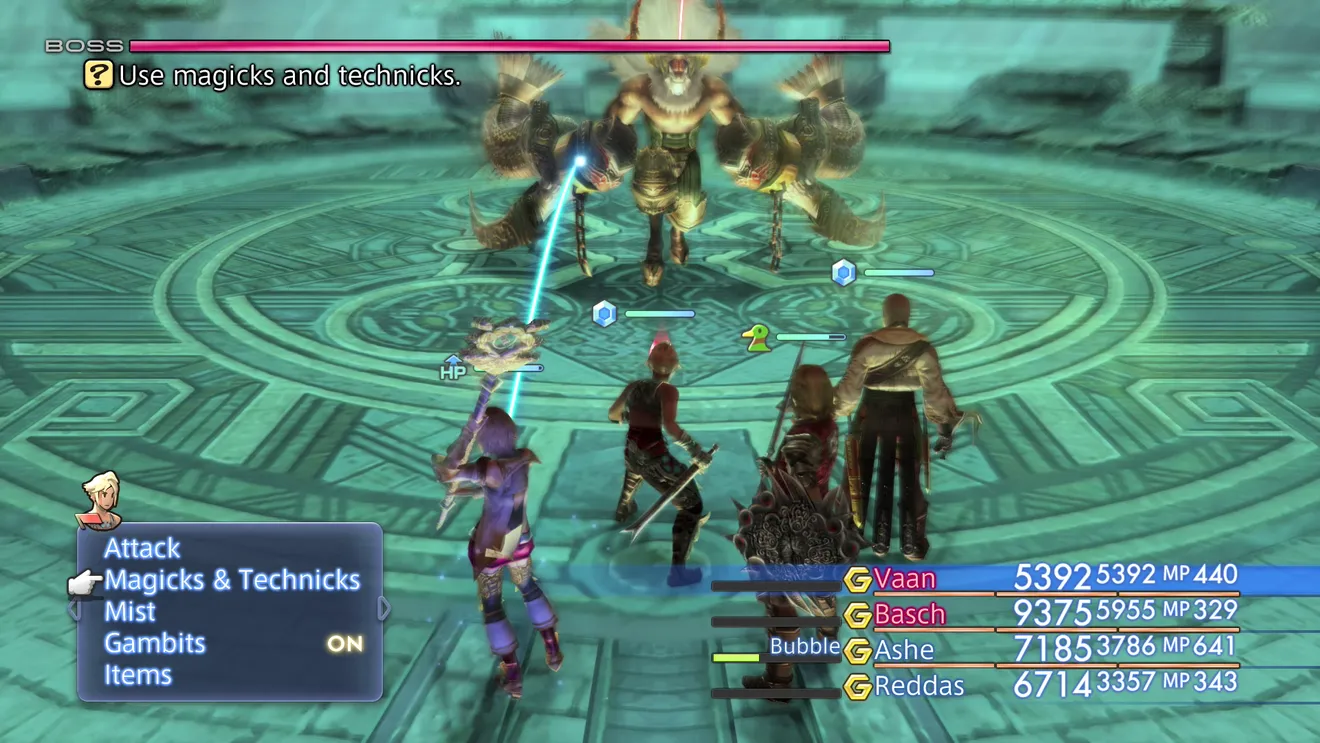The height and width of the screenshot is (743, 1320).
Task: Choose Magicks & Technicks from the menu
Action: tap(232, 580)
